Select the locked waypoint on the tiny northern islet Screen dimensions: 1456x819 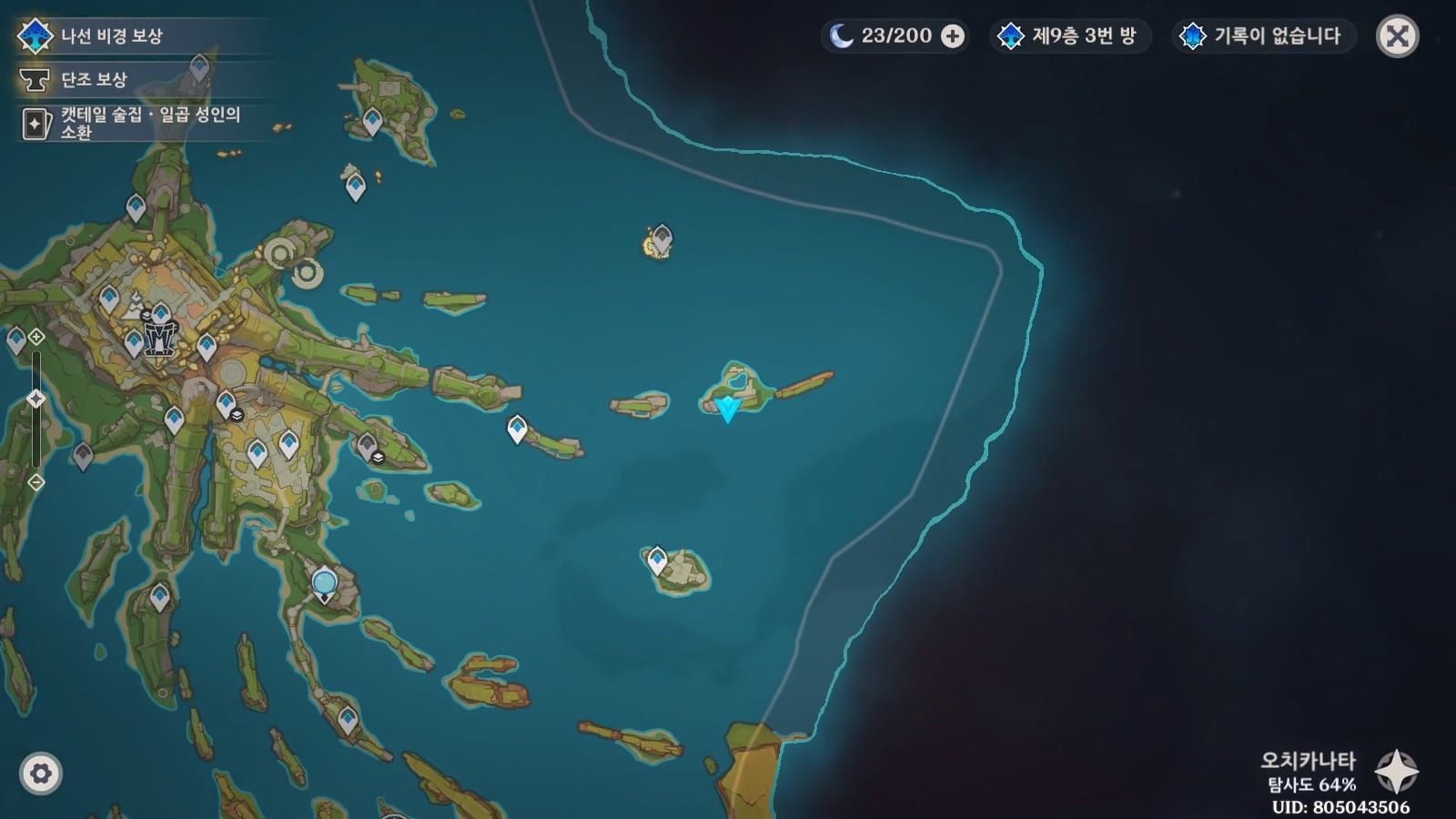(x=662, y=238)
